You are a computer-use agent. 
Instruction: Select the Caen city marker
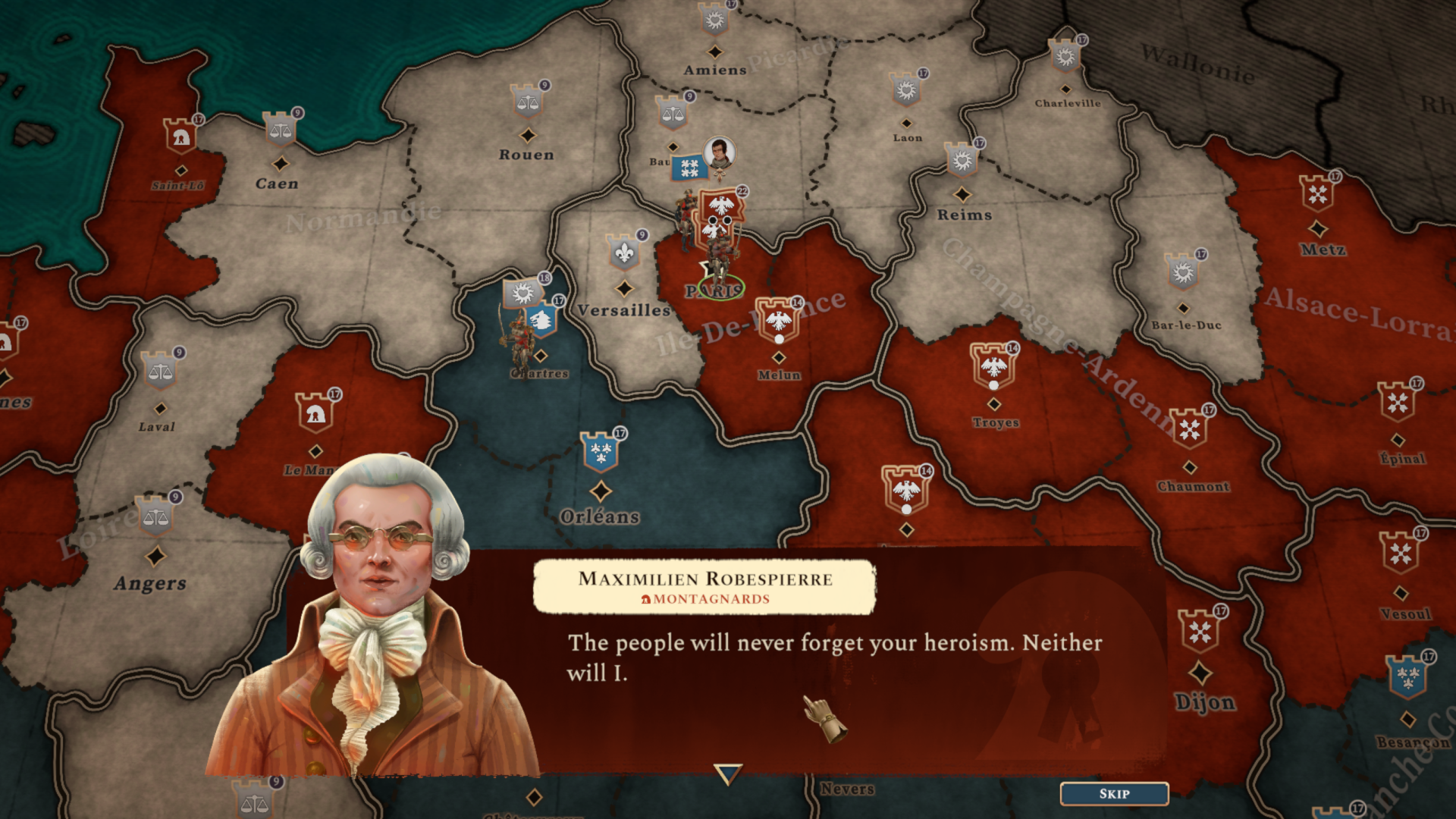point(280,130)
